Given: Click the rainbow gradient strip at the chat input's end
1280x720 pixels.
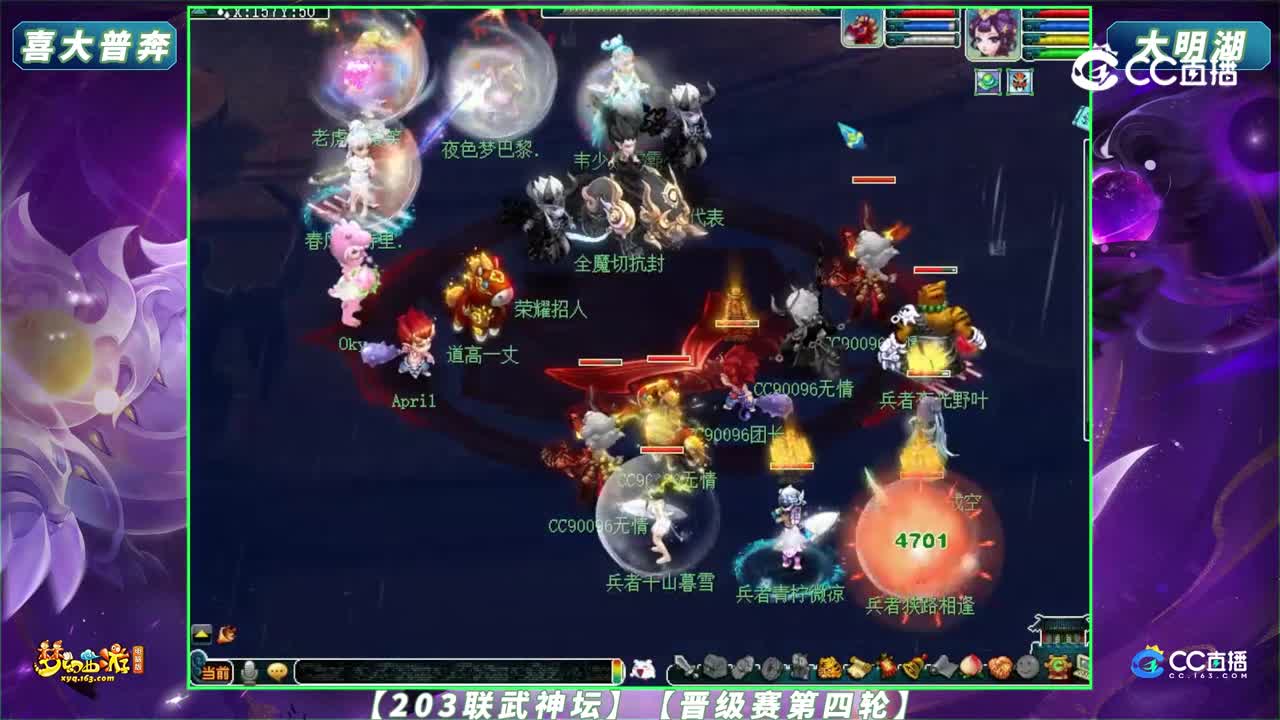Looking at the screenshot, I should click(617, 670).
